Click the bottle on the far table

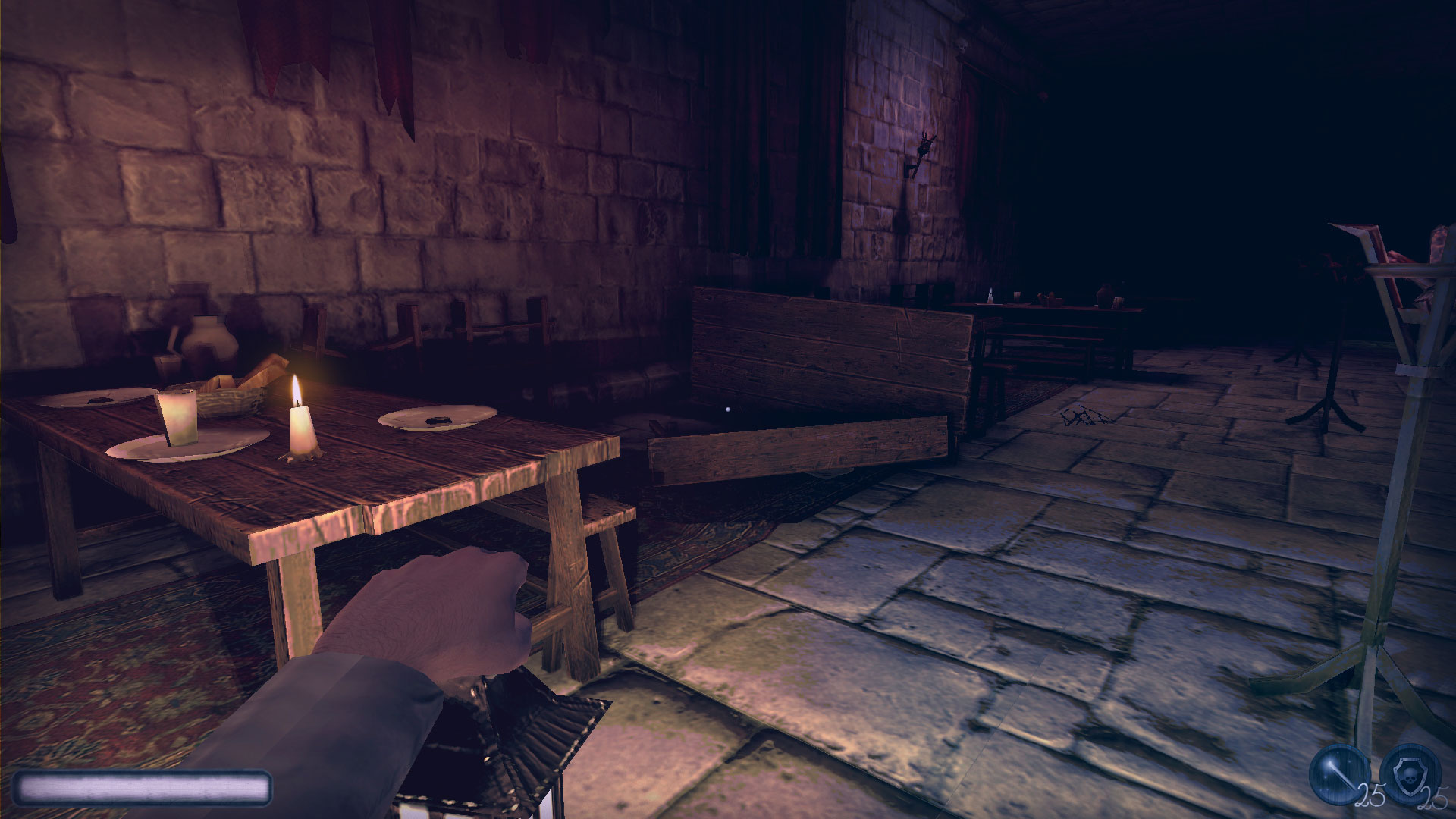click(990, 294)
